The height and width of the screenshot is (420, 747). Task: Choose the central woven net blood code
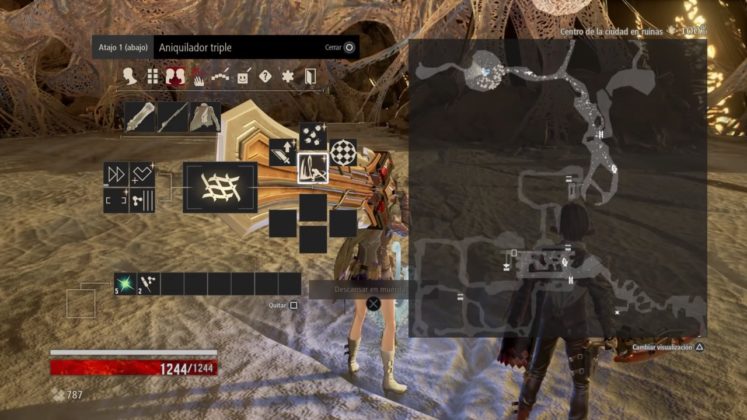click(x=220, y=188)
